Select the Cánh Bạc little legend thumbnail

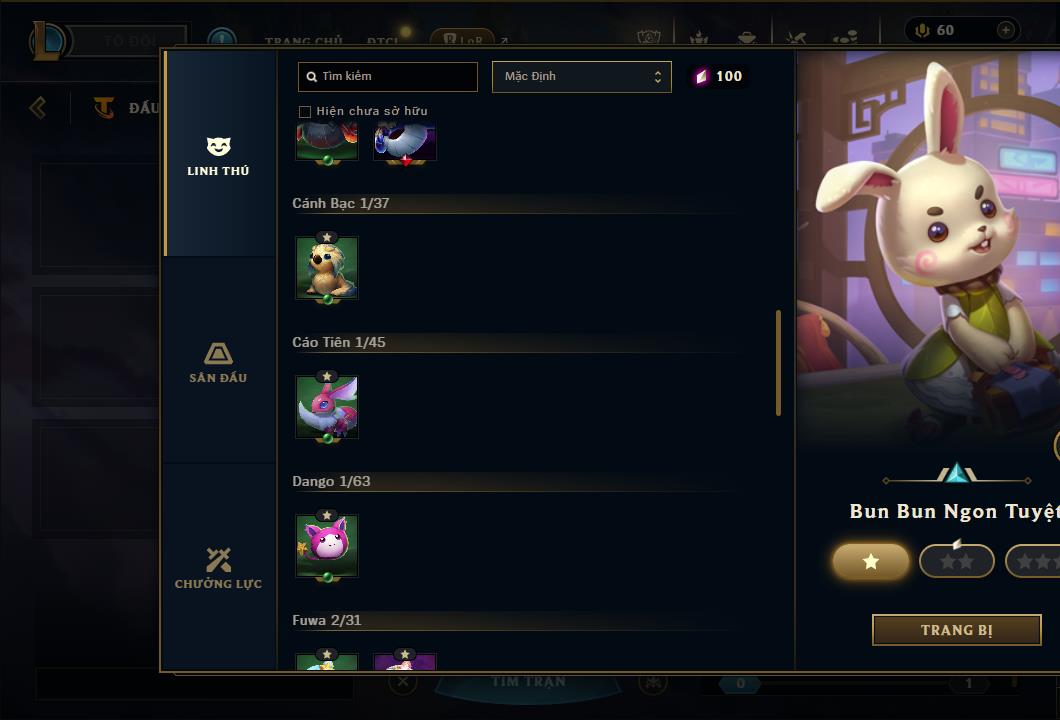point(327,268)
